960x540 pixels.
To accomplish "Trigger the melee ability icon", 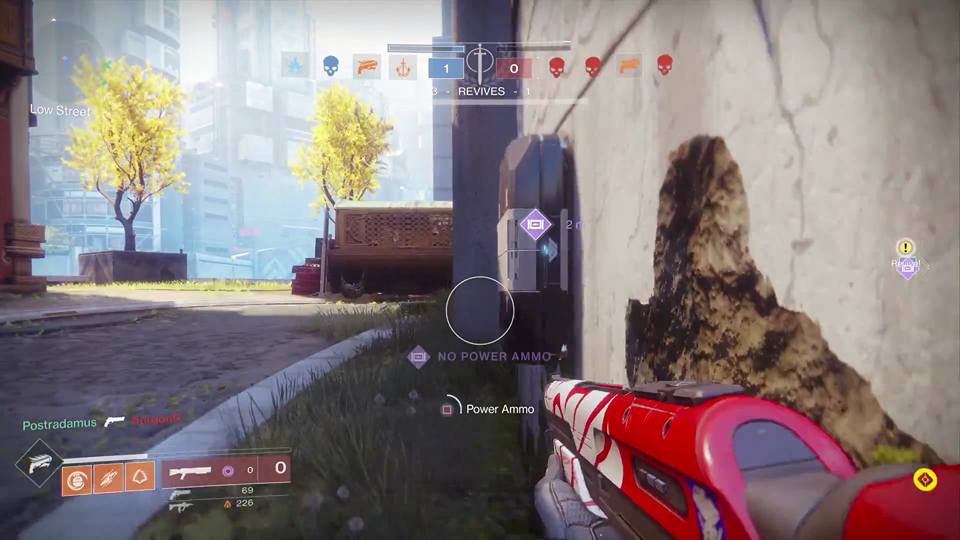I will 108,480.
